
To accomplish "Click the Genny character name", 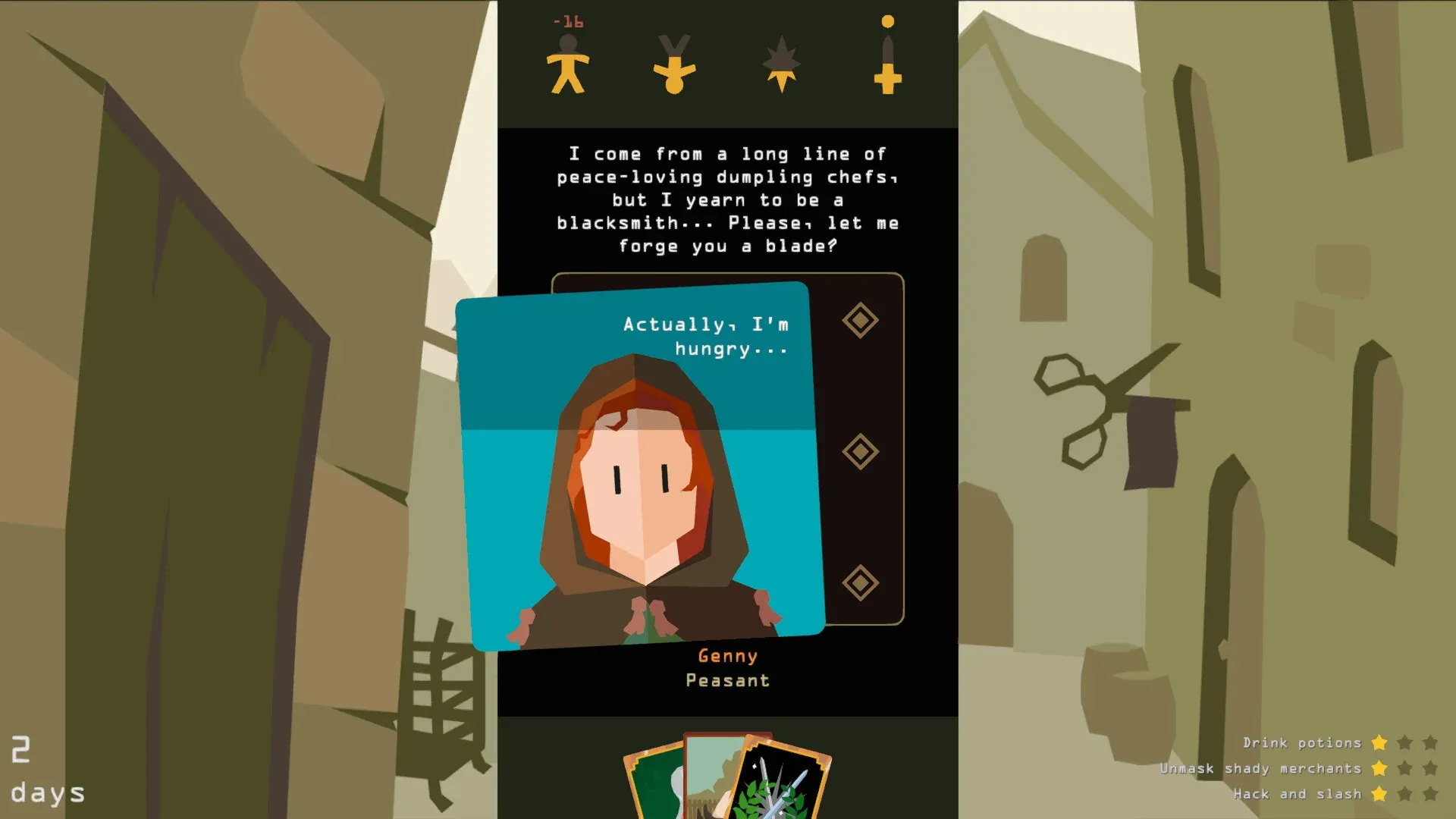I will 727,655.
